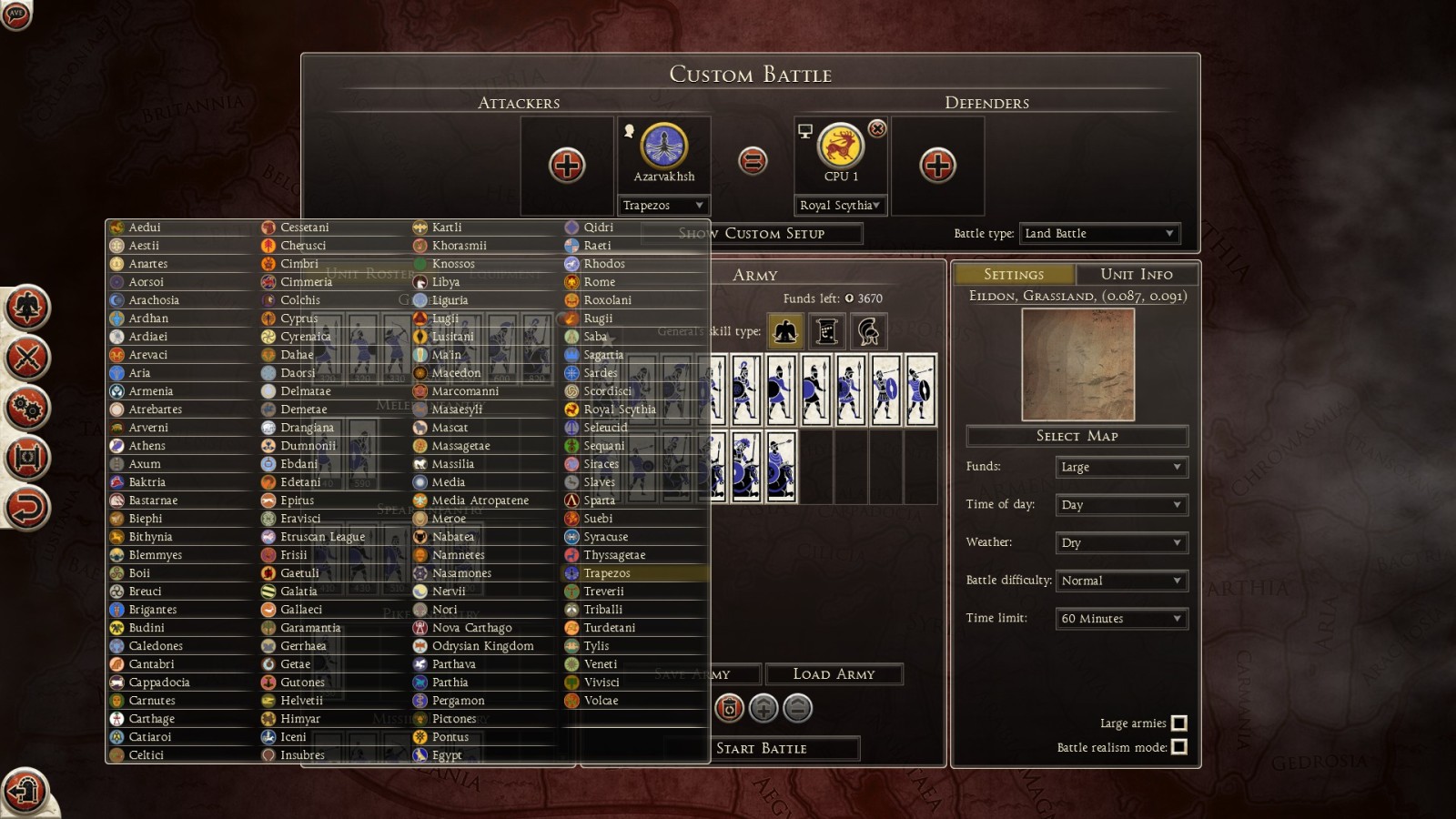Add another attacker player slot
This screenshot has width=1456, height=819.
pos(567,166)
